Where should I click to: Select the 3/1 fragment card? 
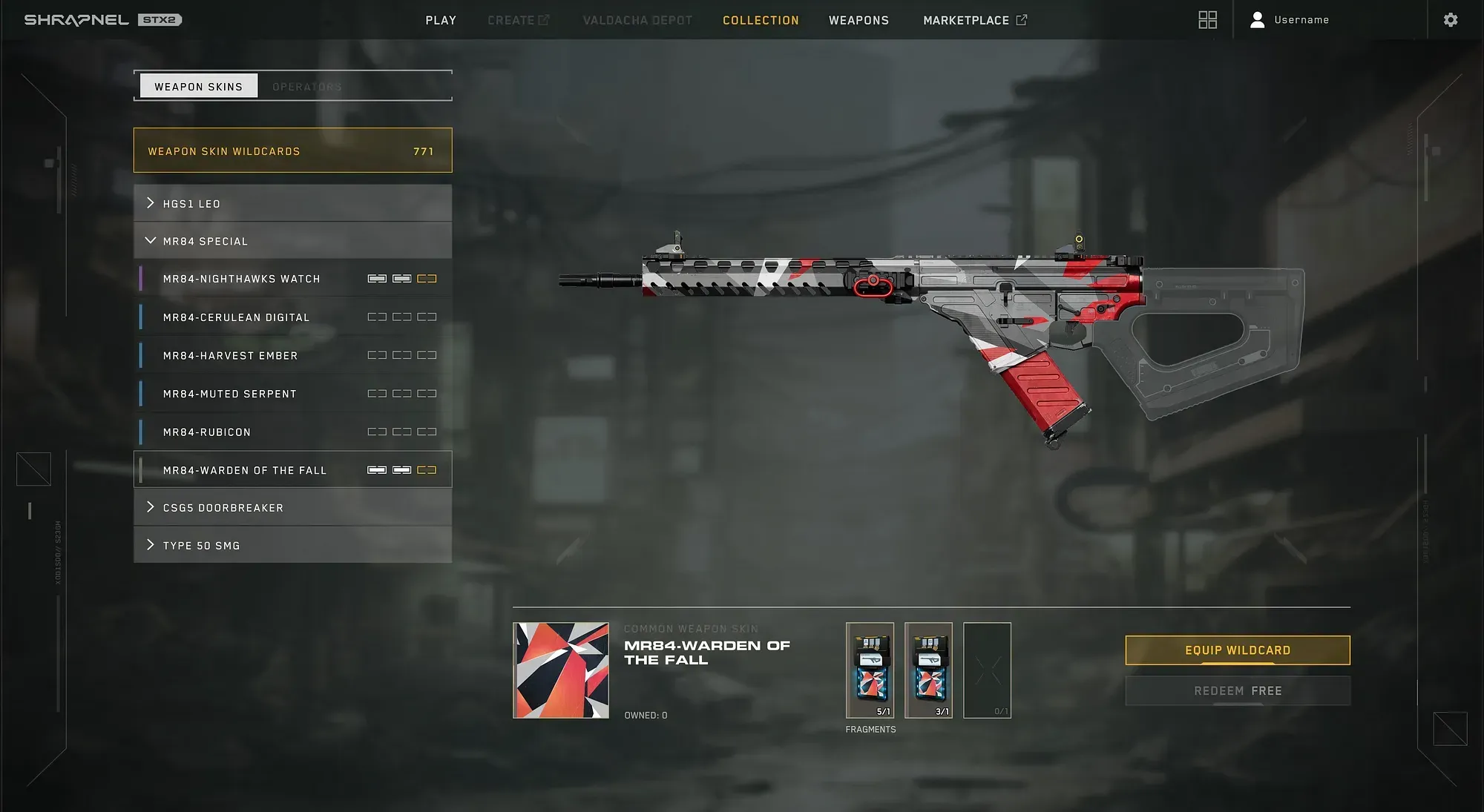pyautogui.click(x=929, y=670)
